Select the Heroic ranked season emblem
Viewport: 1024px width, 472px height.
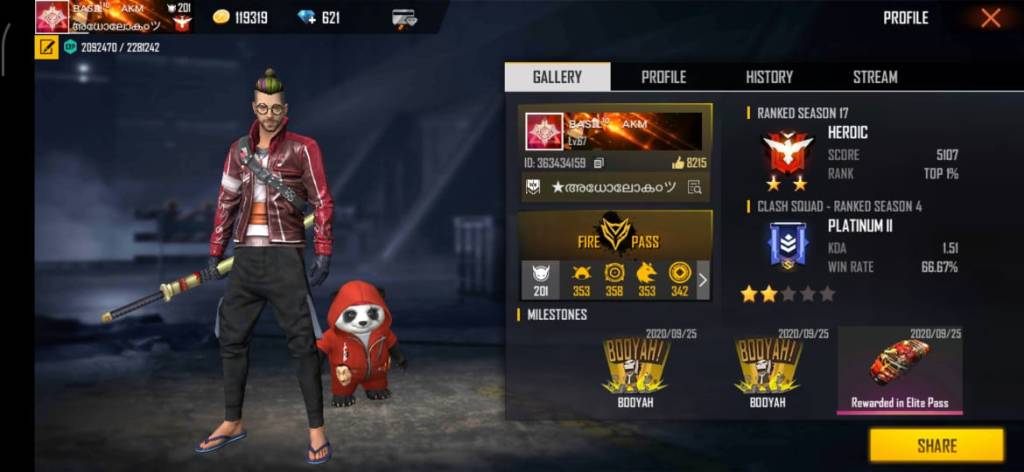click(787, 154)
